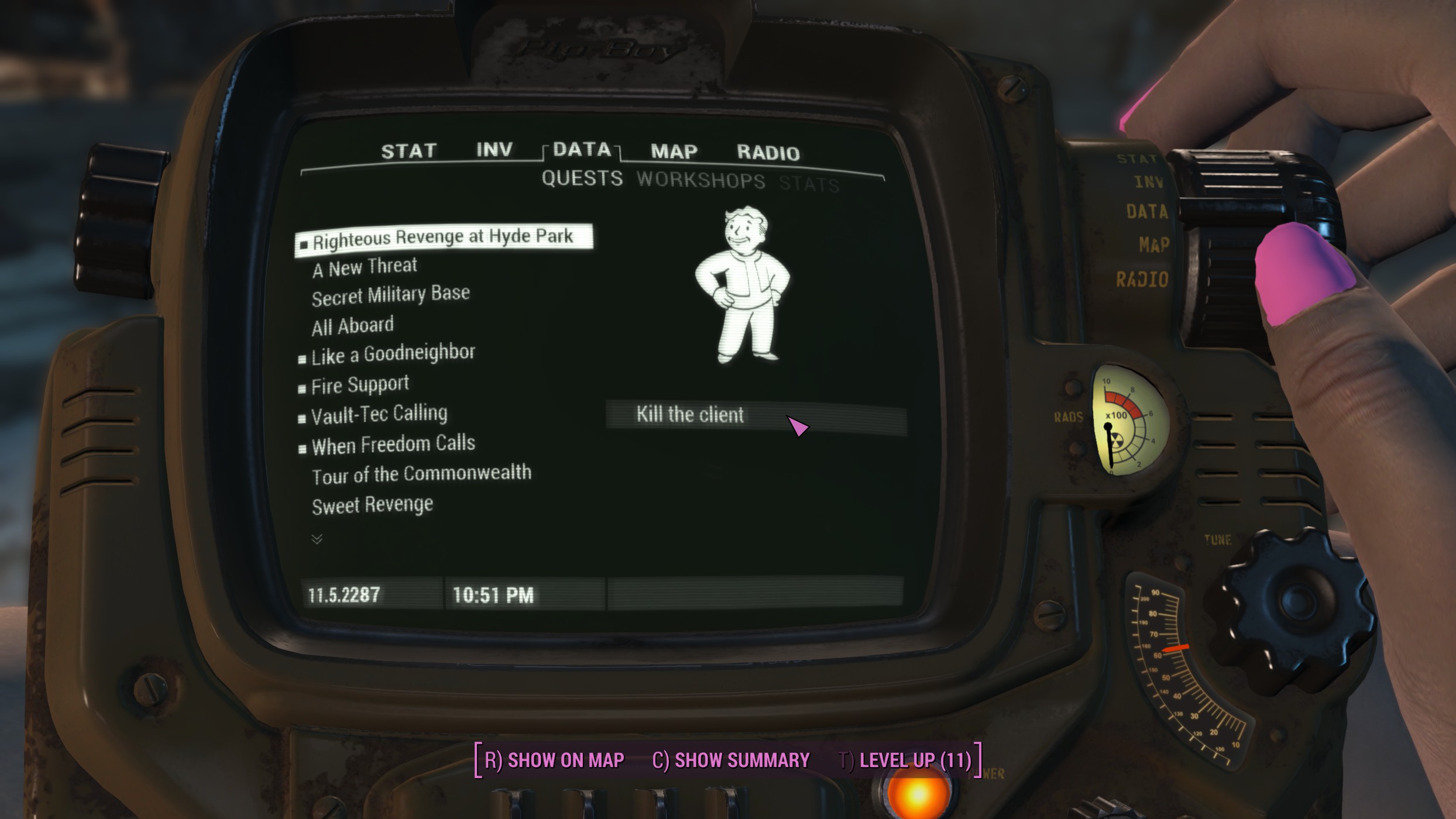The image size is (1456, 819).
Task: Click the Pip-Boy logo above the screen
Action: [603, 50]
